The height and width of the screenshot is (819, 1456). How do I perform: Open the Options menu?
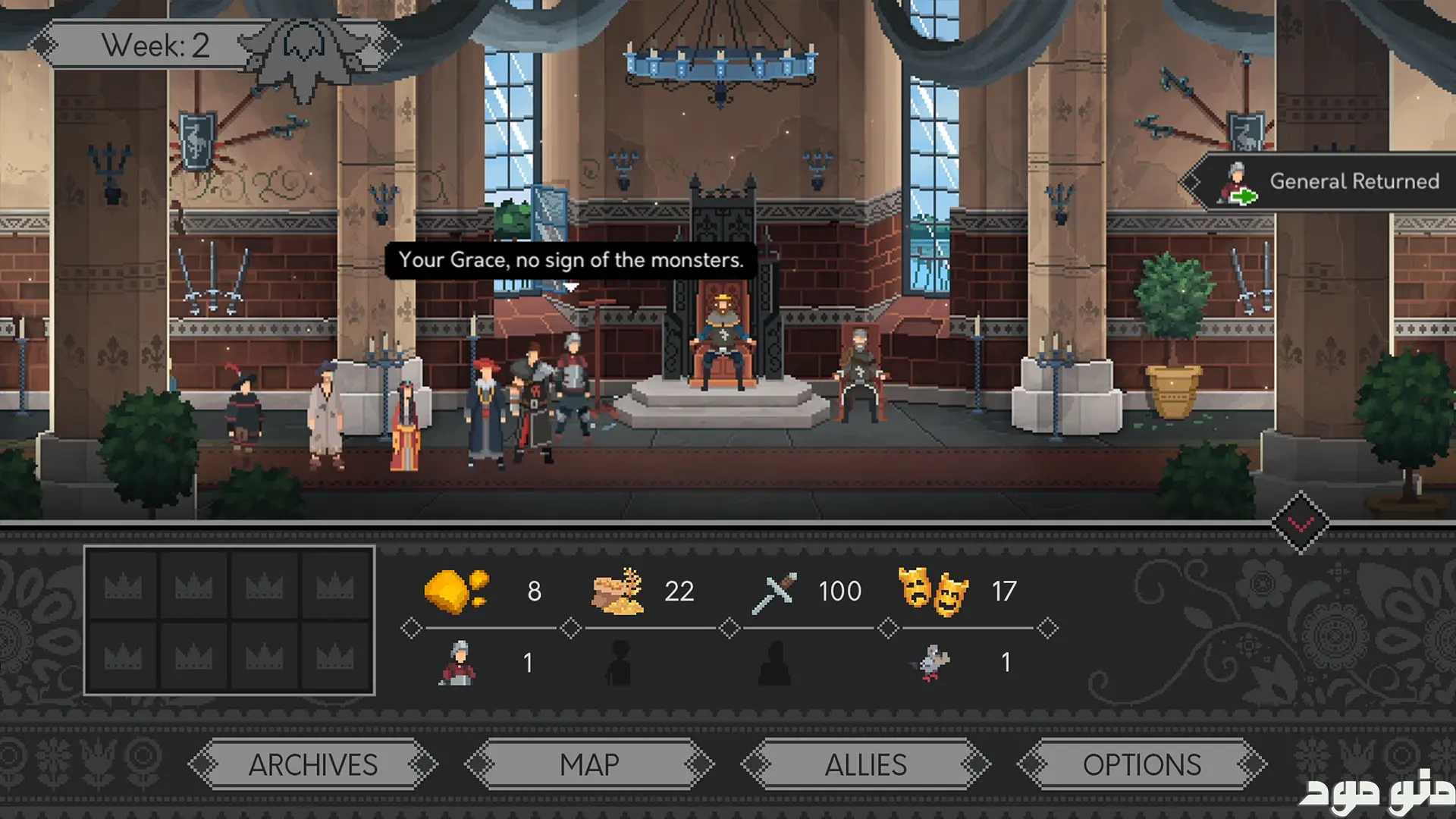coord(1141,764)
